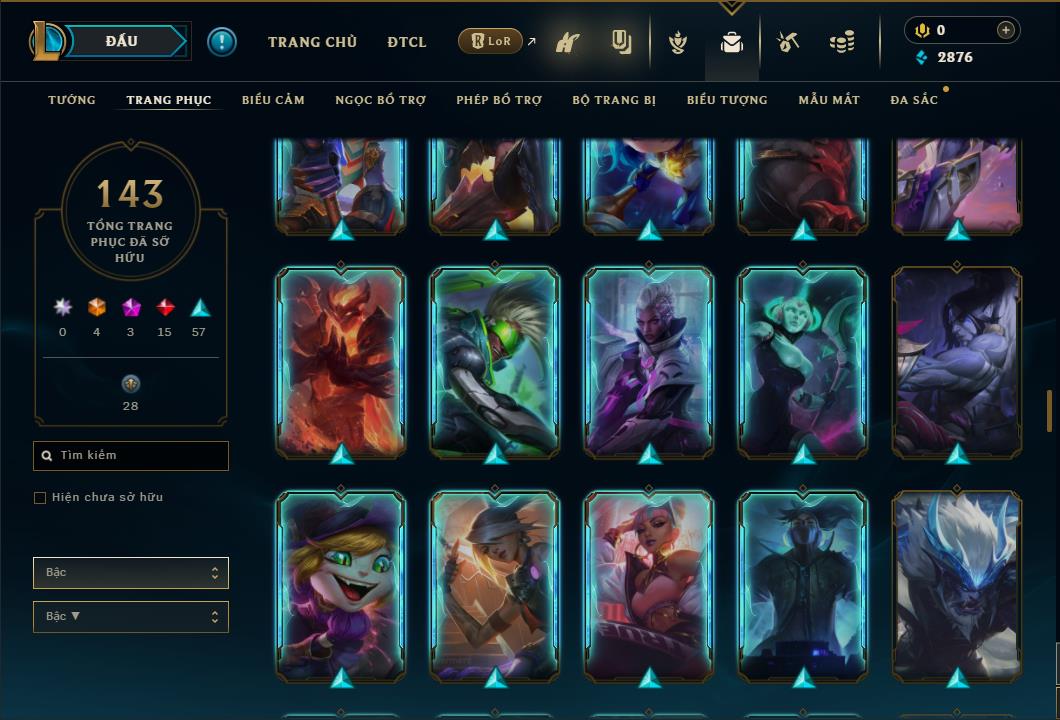The height and width of the screenshot is (720, 1060).
Task: Switch to the TƯỚNG tab
Action: click(72, 100)
